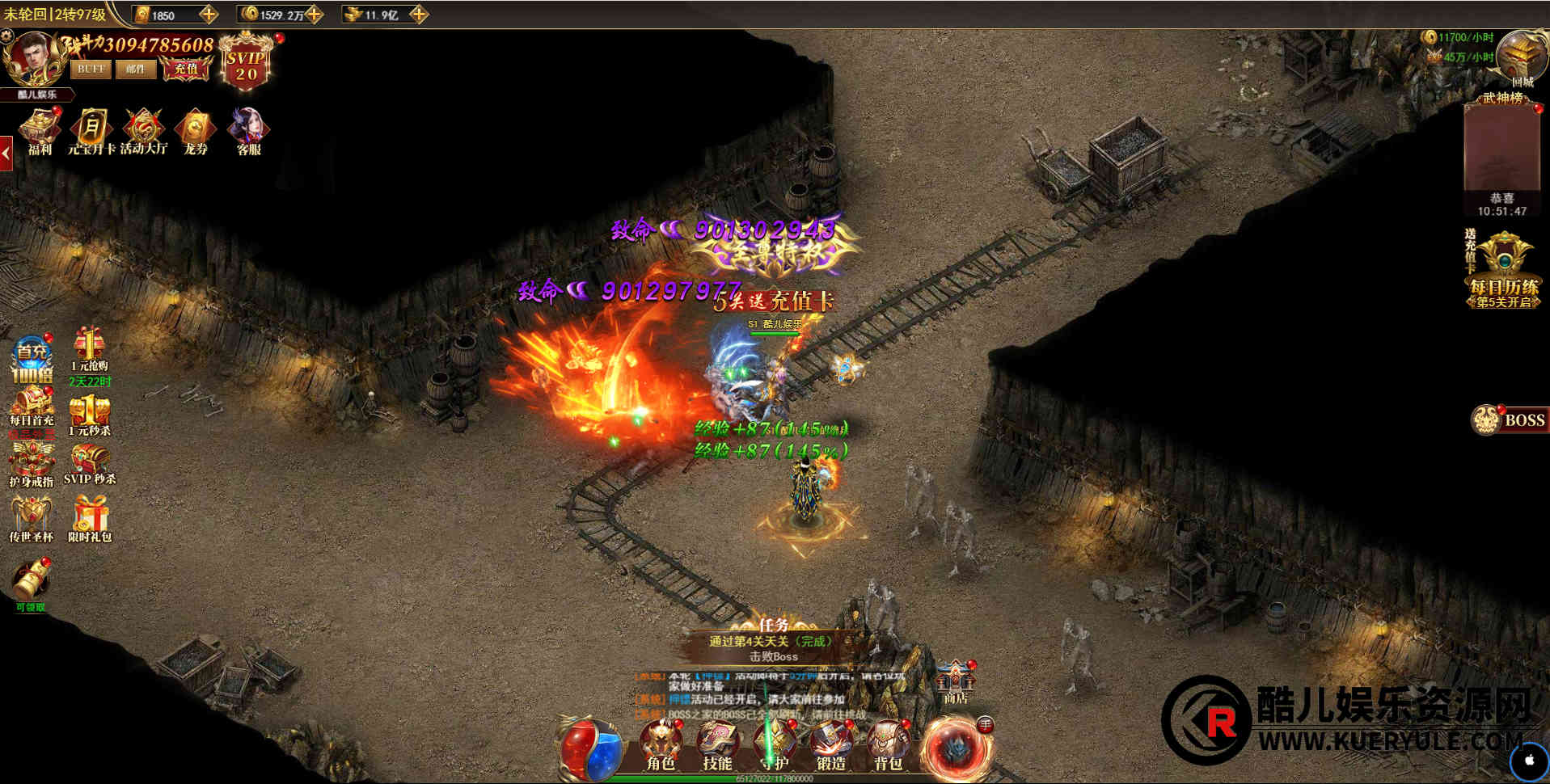Open the BUFF panel

[x=91, y=70]
